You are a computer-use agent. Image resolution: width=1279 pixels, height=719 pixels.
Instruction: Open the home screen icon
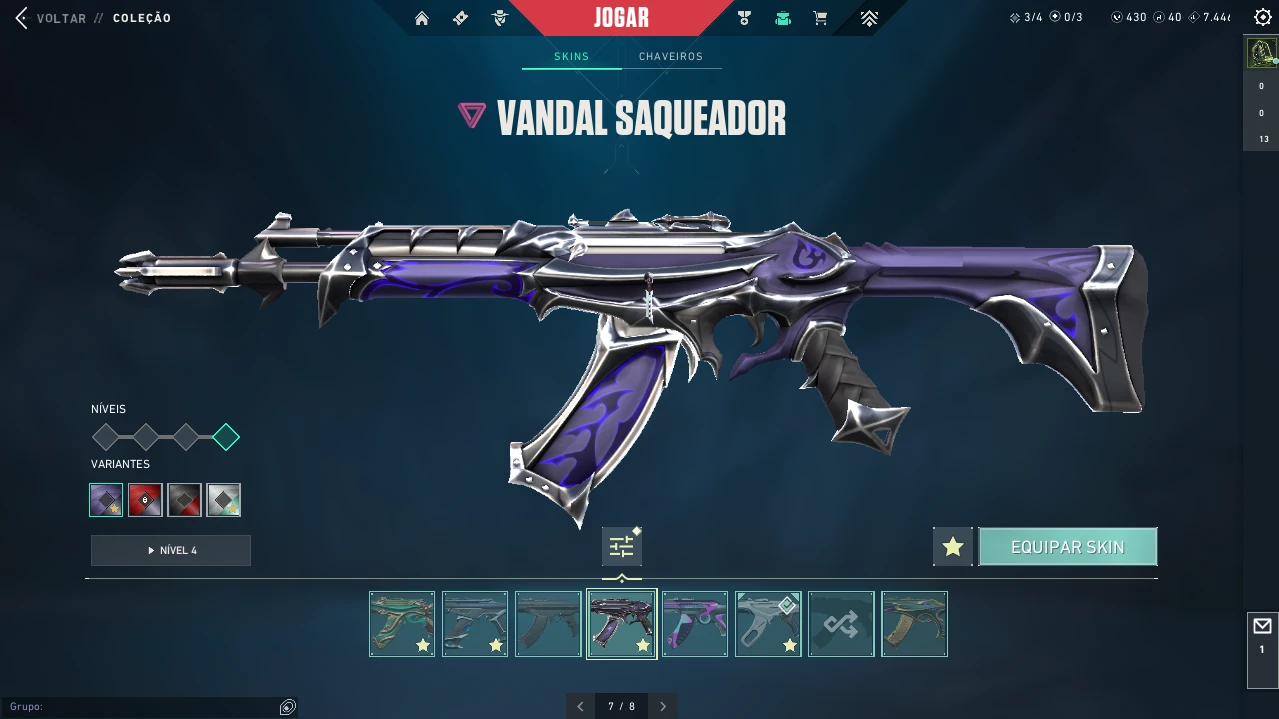[x=422, y=18]
